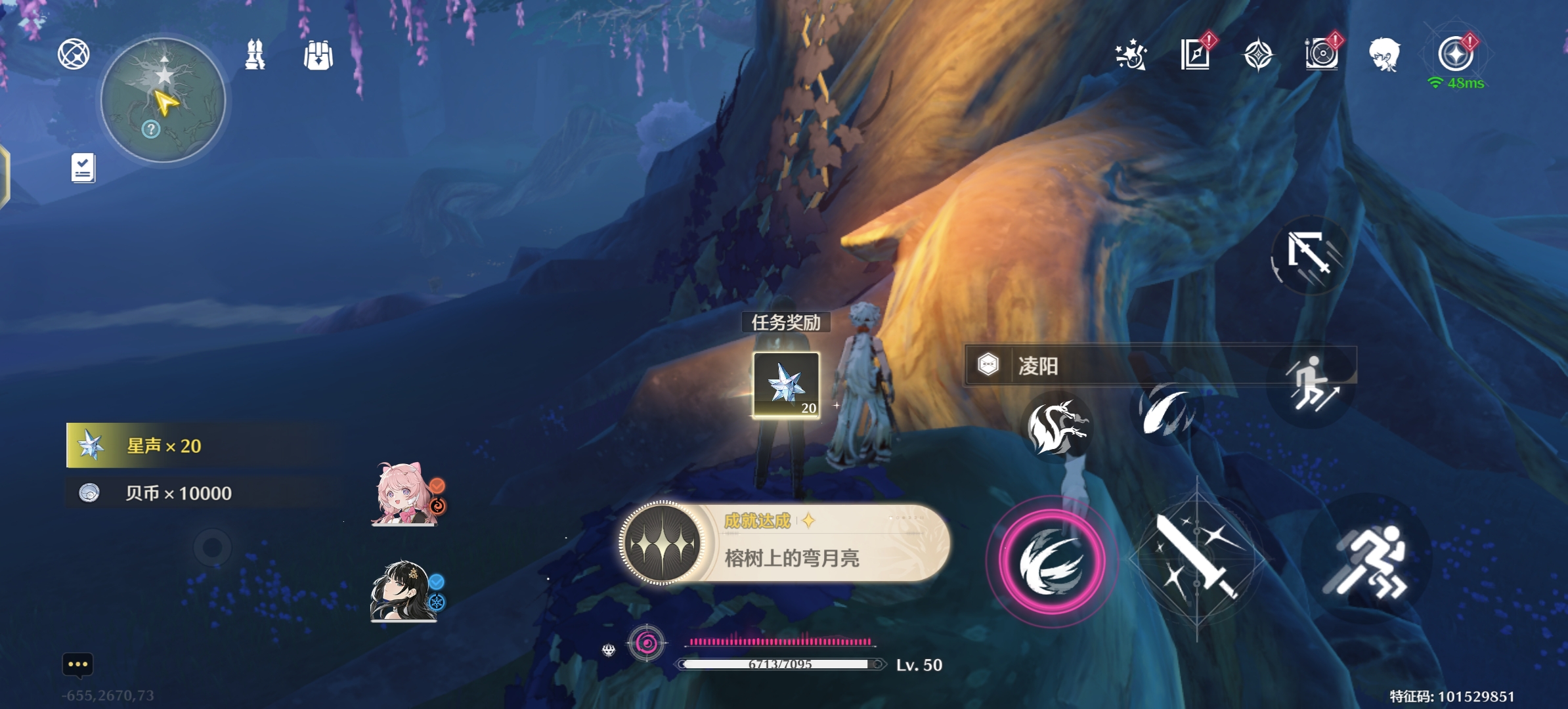Open the star burst events icon
The image size is (1568, 709).
tap(1131, 54)
